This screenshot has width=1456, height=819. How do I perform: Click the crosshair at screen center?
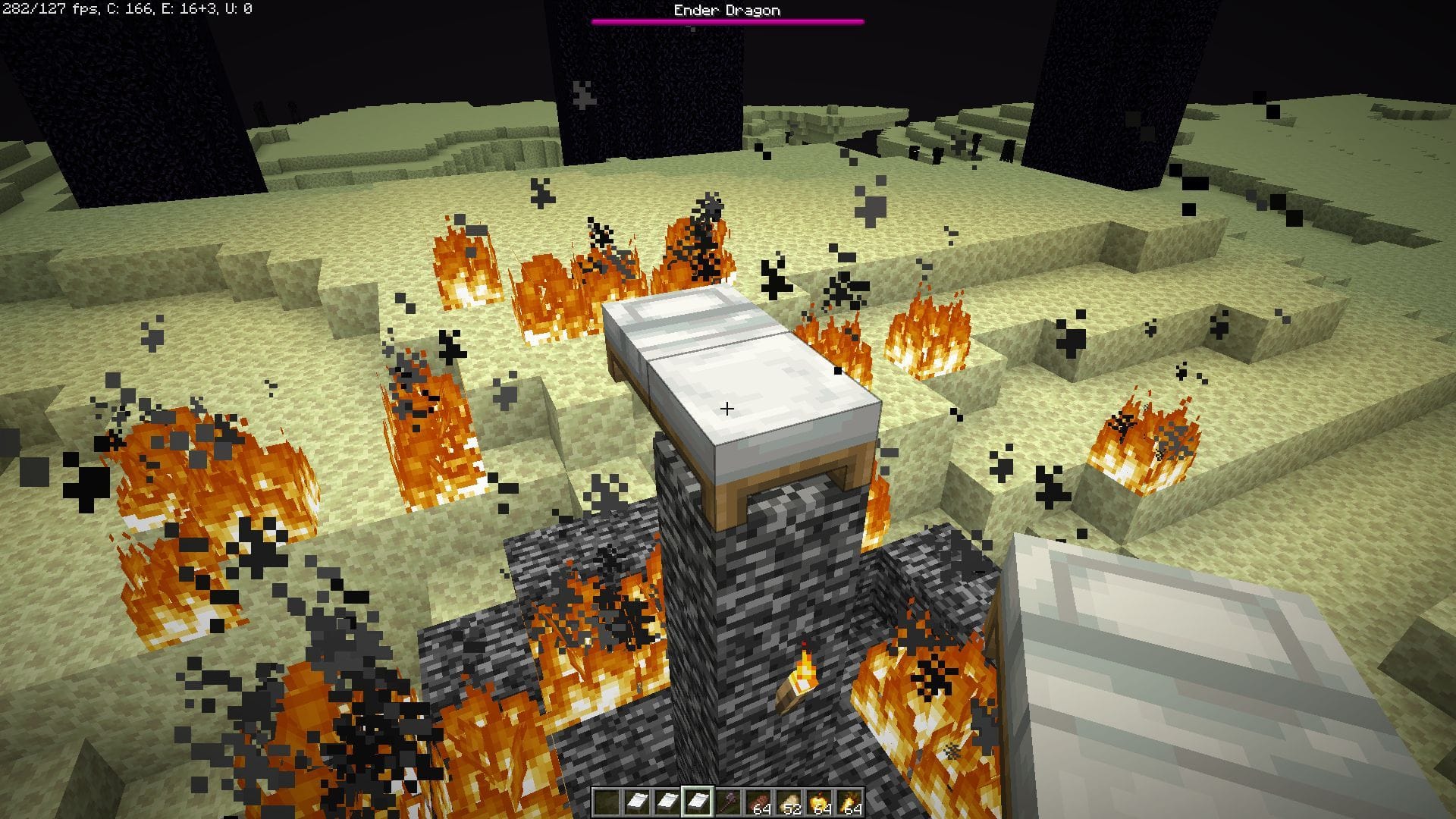(726, 408)
